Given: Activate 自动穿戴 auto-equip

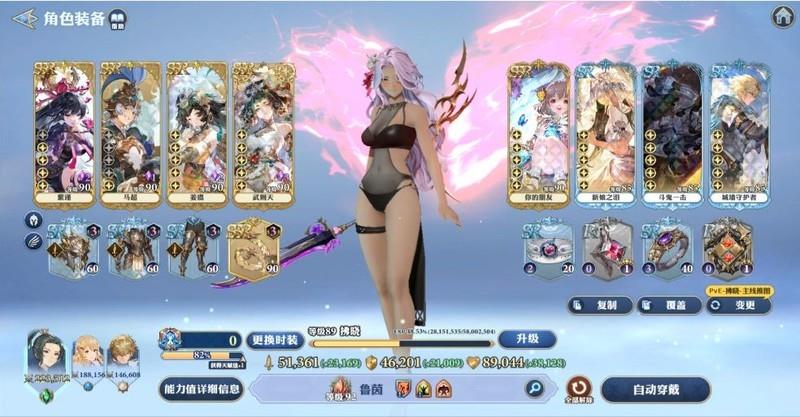Looking at the screenshot, I should (x=655, y=389).
